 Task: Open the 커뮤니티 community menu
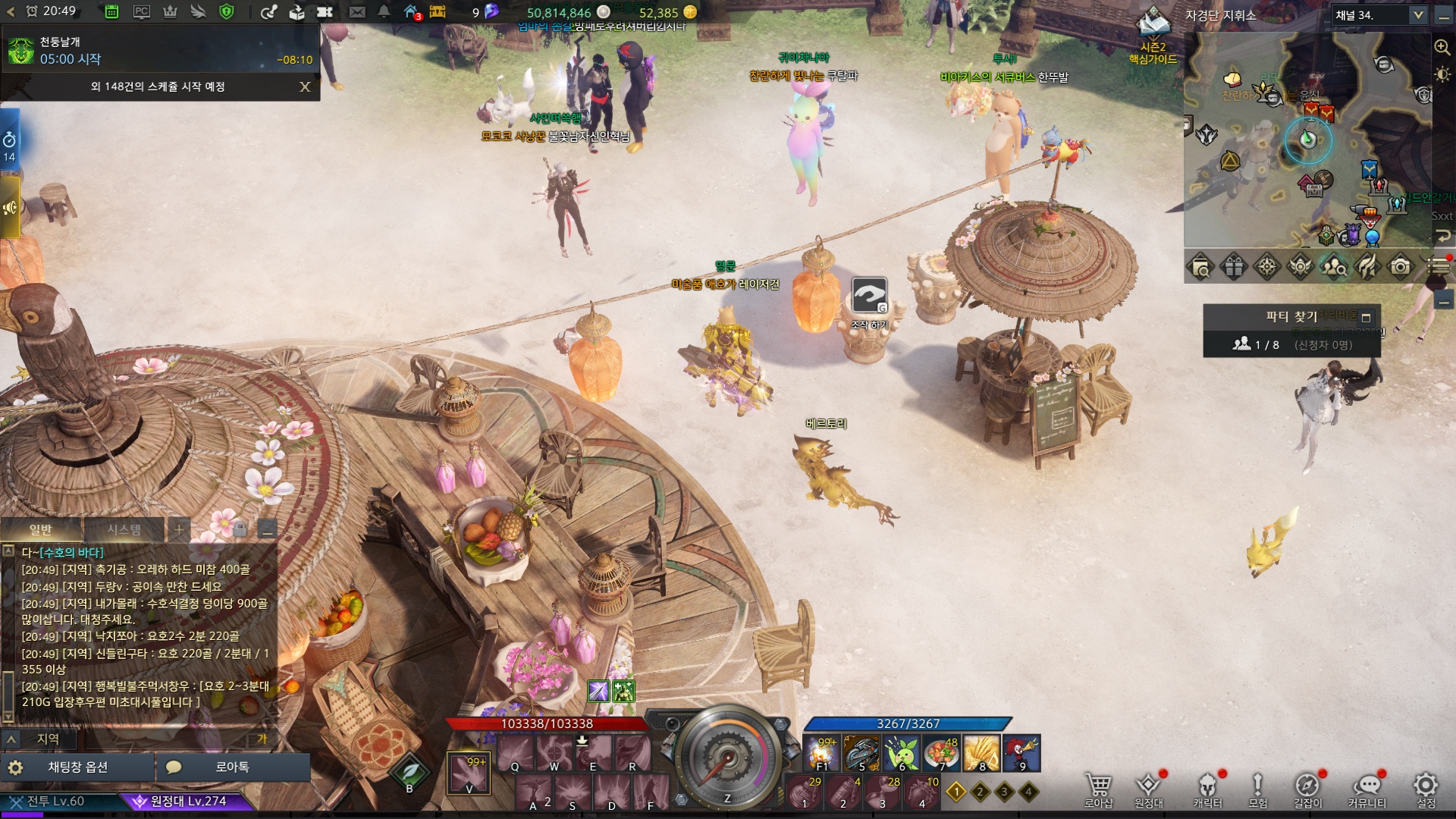click(x=1367, y=789)
